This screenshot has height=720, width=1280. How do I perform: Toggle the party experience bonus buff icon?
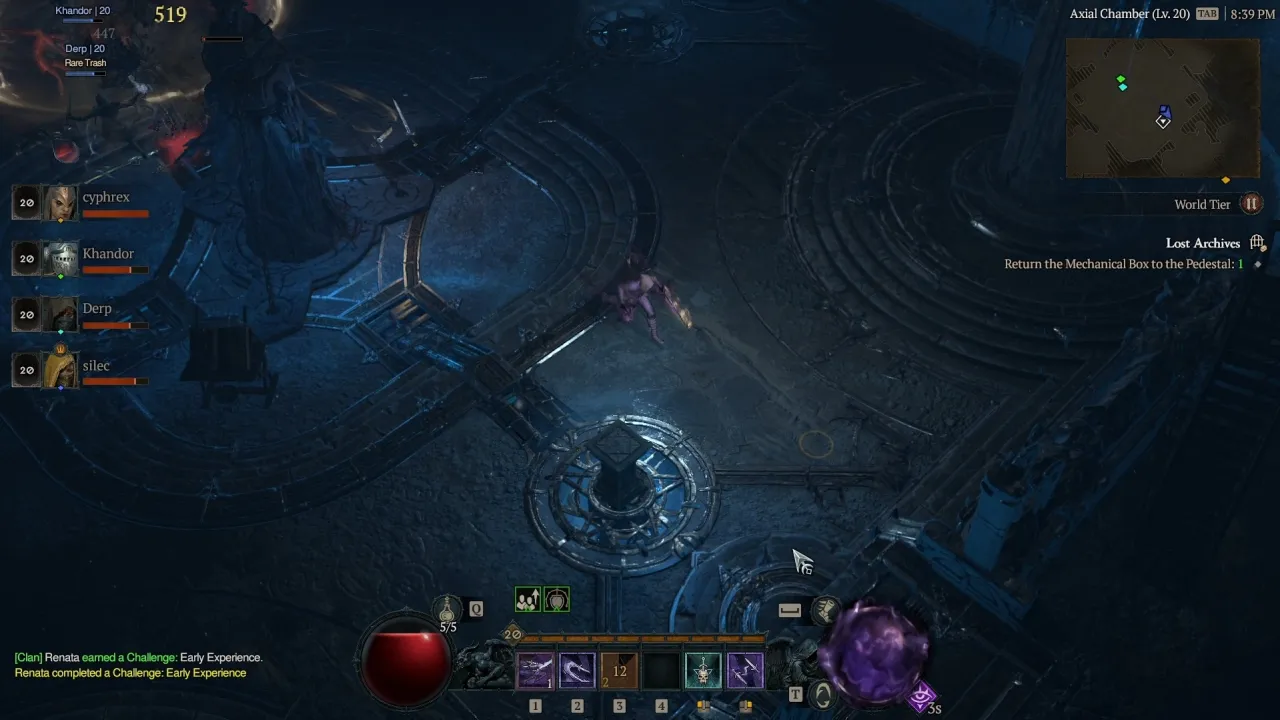(x=528, y=598)
